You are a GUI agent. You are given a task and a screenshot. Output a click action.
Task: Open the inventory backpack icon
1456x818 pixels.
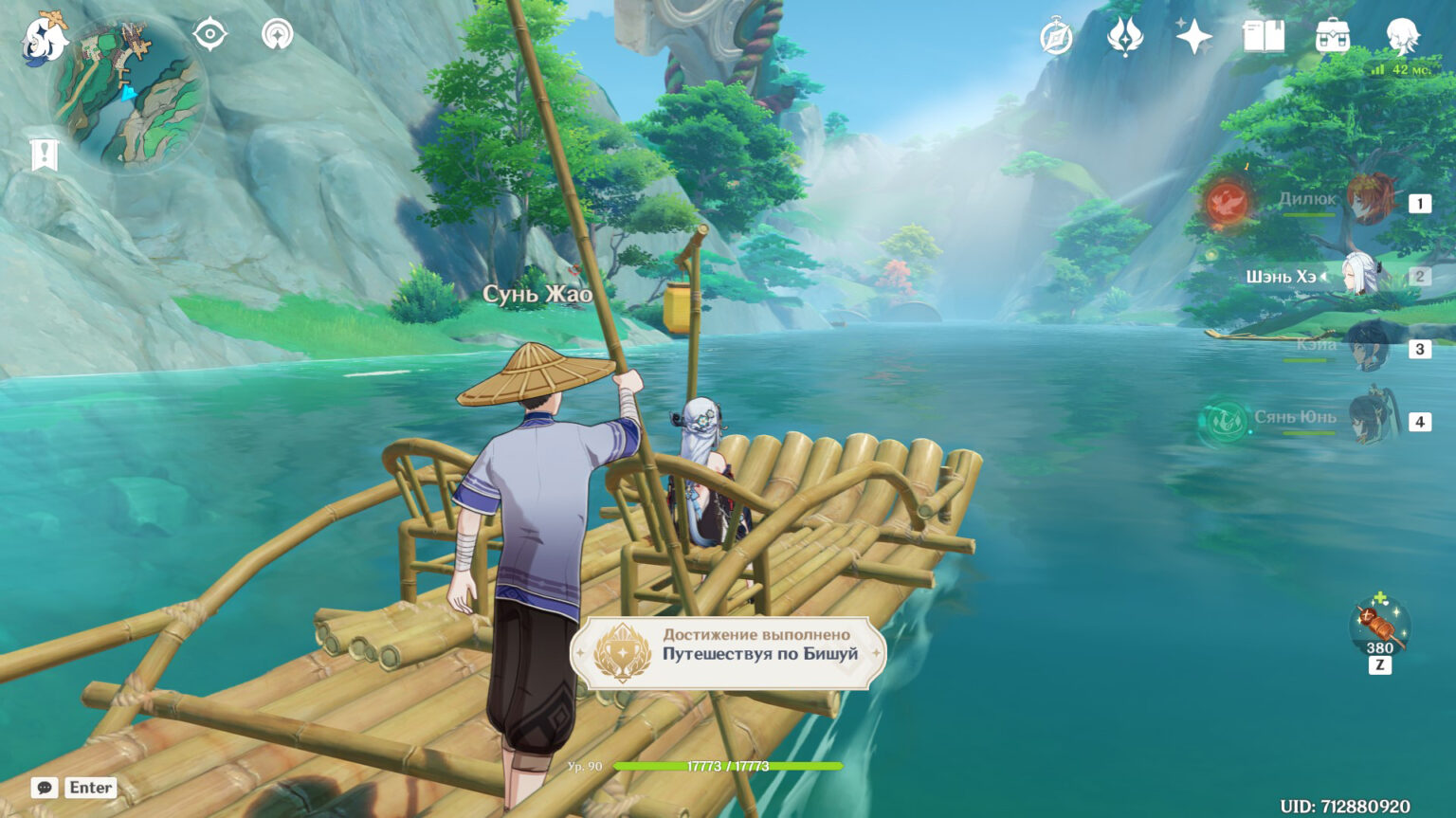(1333, 38)
